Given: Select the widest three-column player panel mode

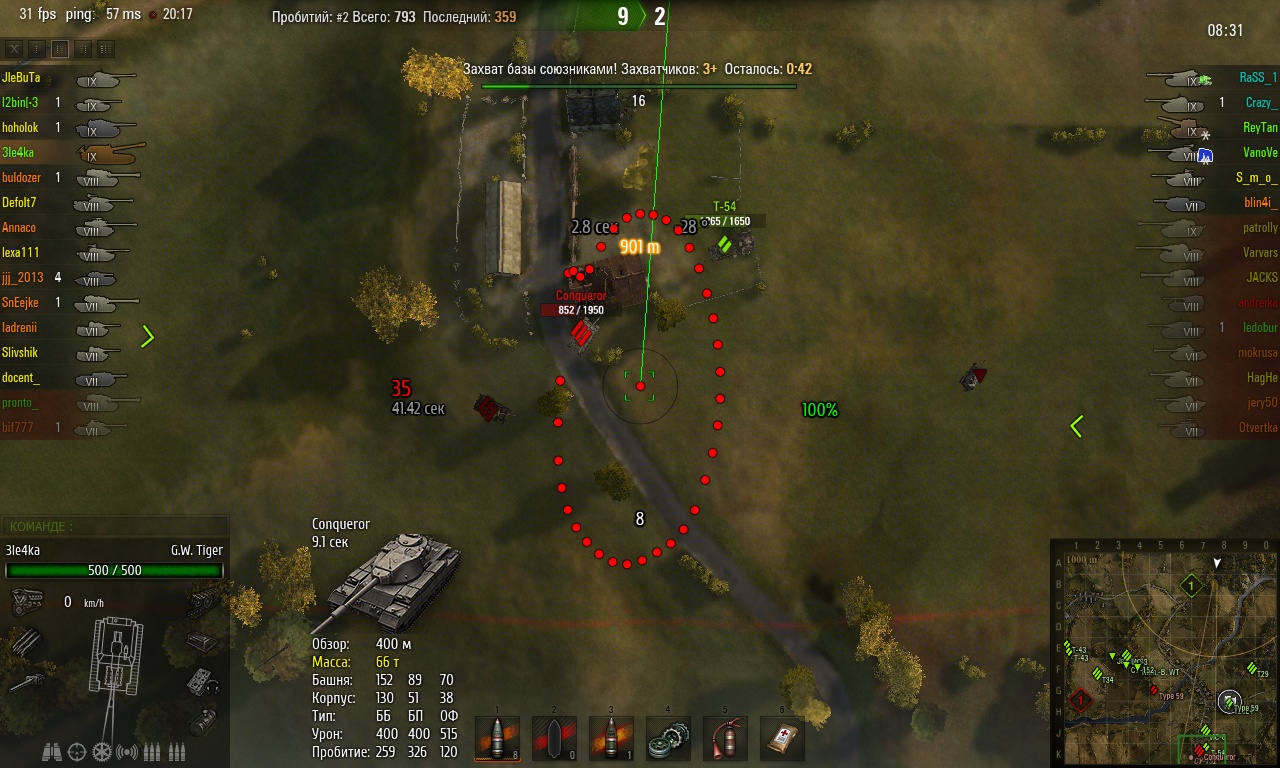Looking at the screenshot, I should pos(105,48).
